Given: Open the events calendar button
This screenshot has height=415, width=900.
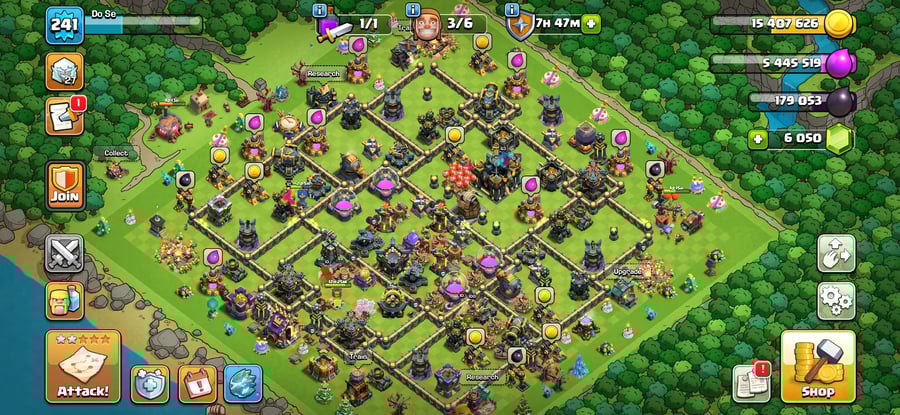Looking at the screenshot, I should pos(197,383).
